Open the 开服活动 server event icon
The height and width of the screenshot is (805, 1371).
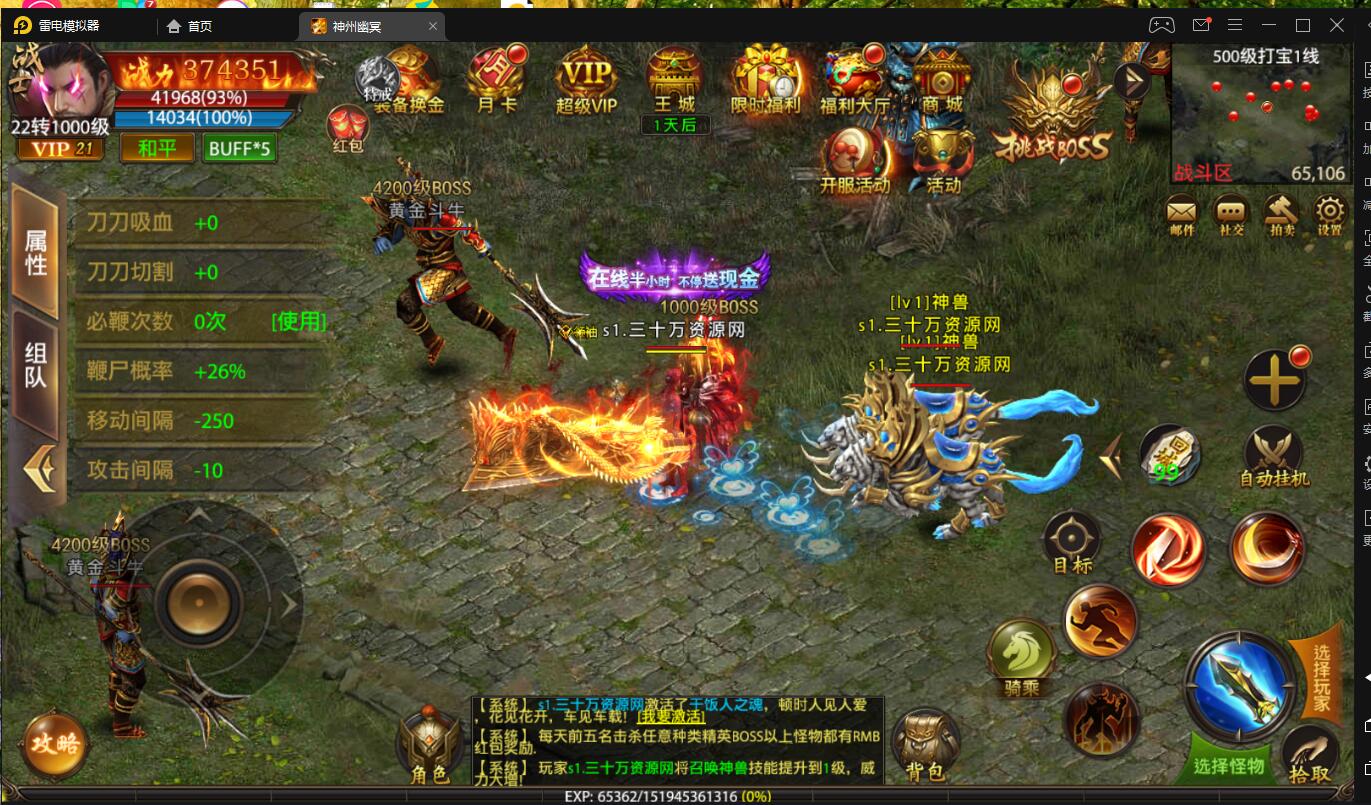tap(854, 162)
